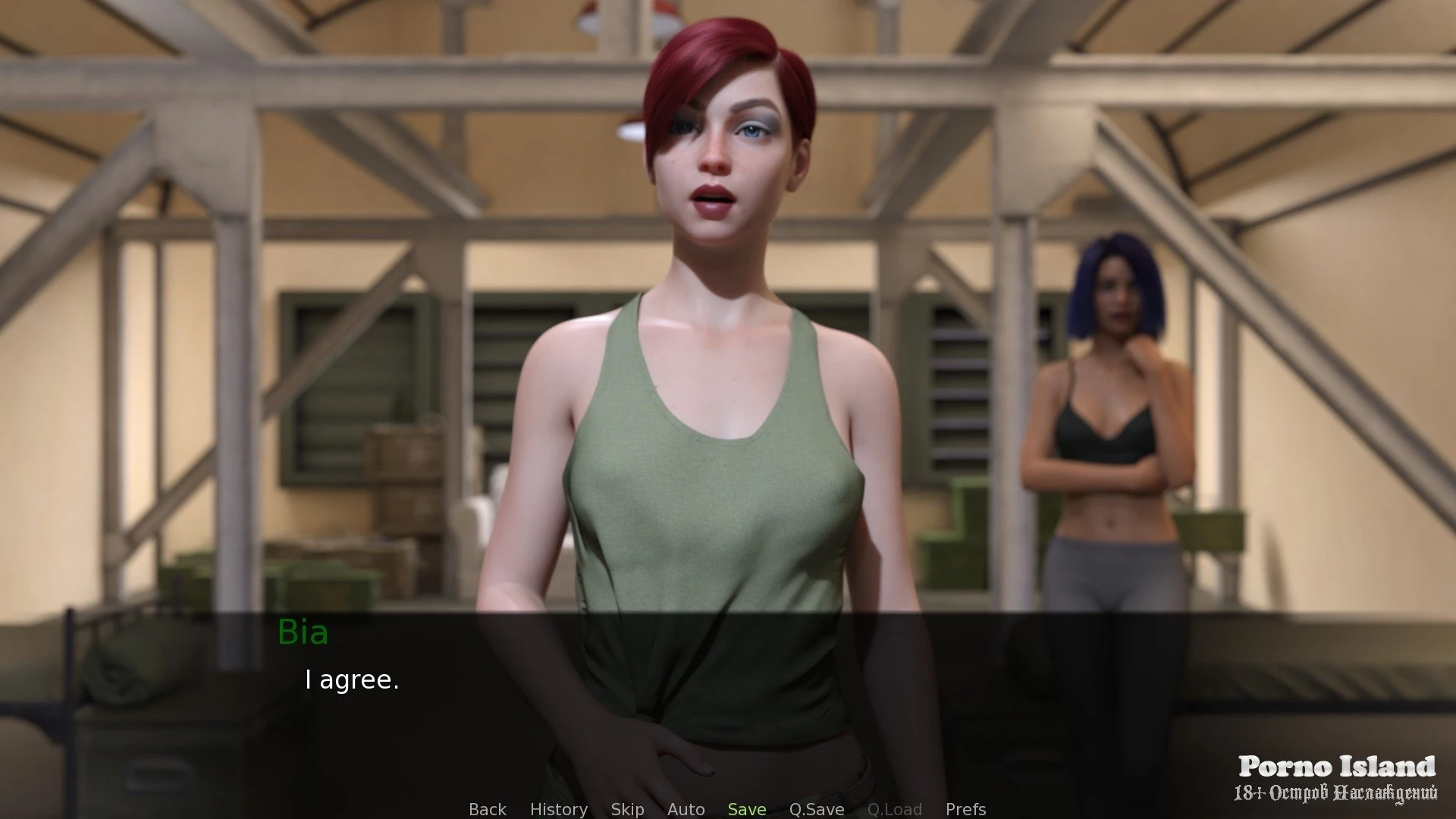Activate Skip mode
This screenshot has width=1456, height=819.
[627, 809]
